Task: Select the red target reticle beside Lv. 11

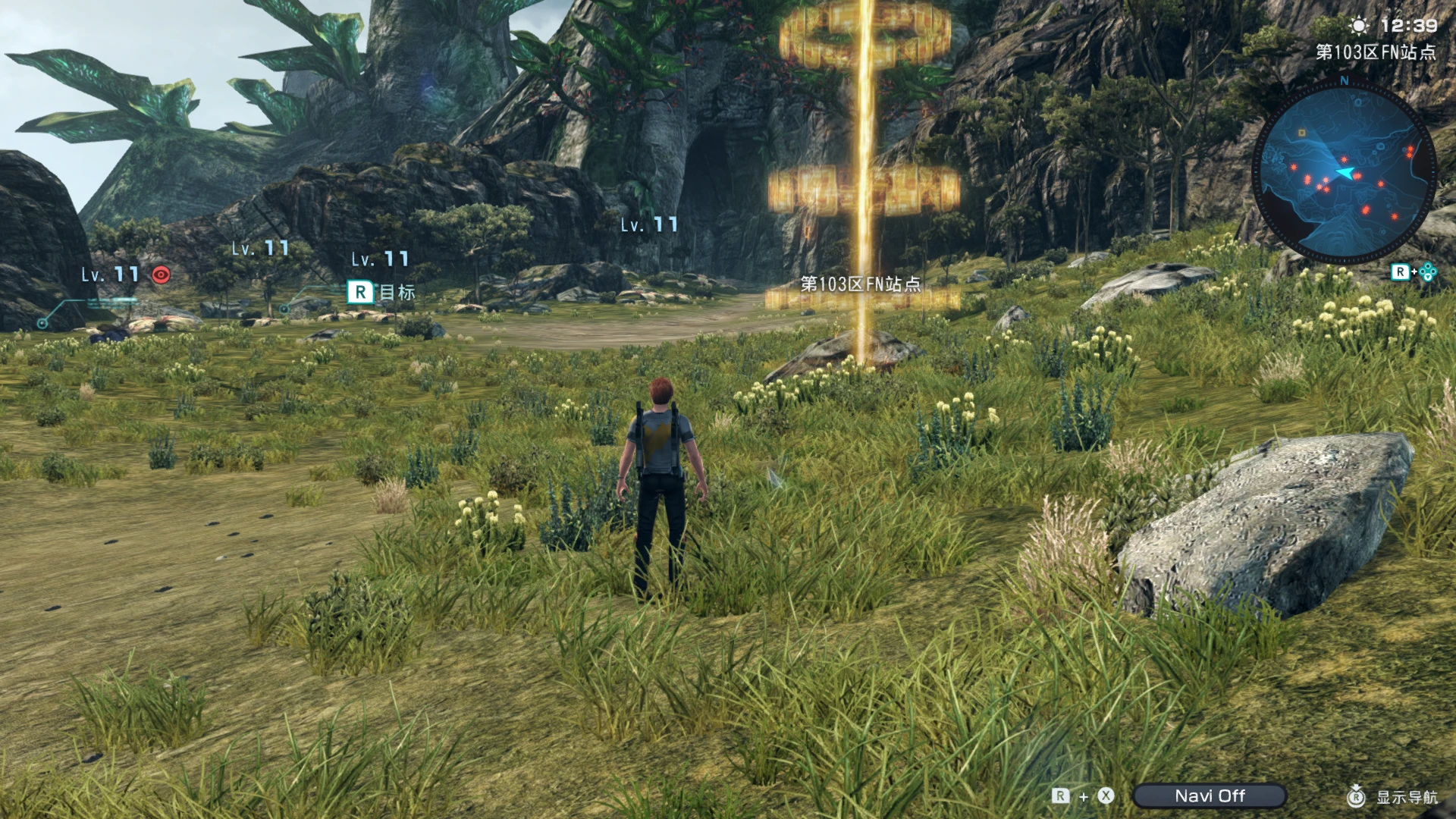Action: click(x=161, y=274)
